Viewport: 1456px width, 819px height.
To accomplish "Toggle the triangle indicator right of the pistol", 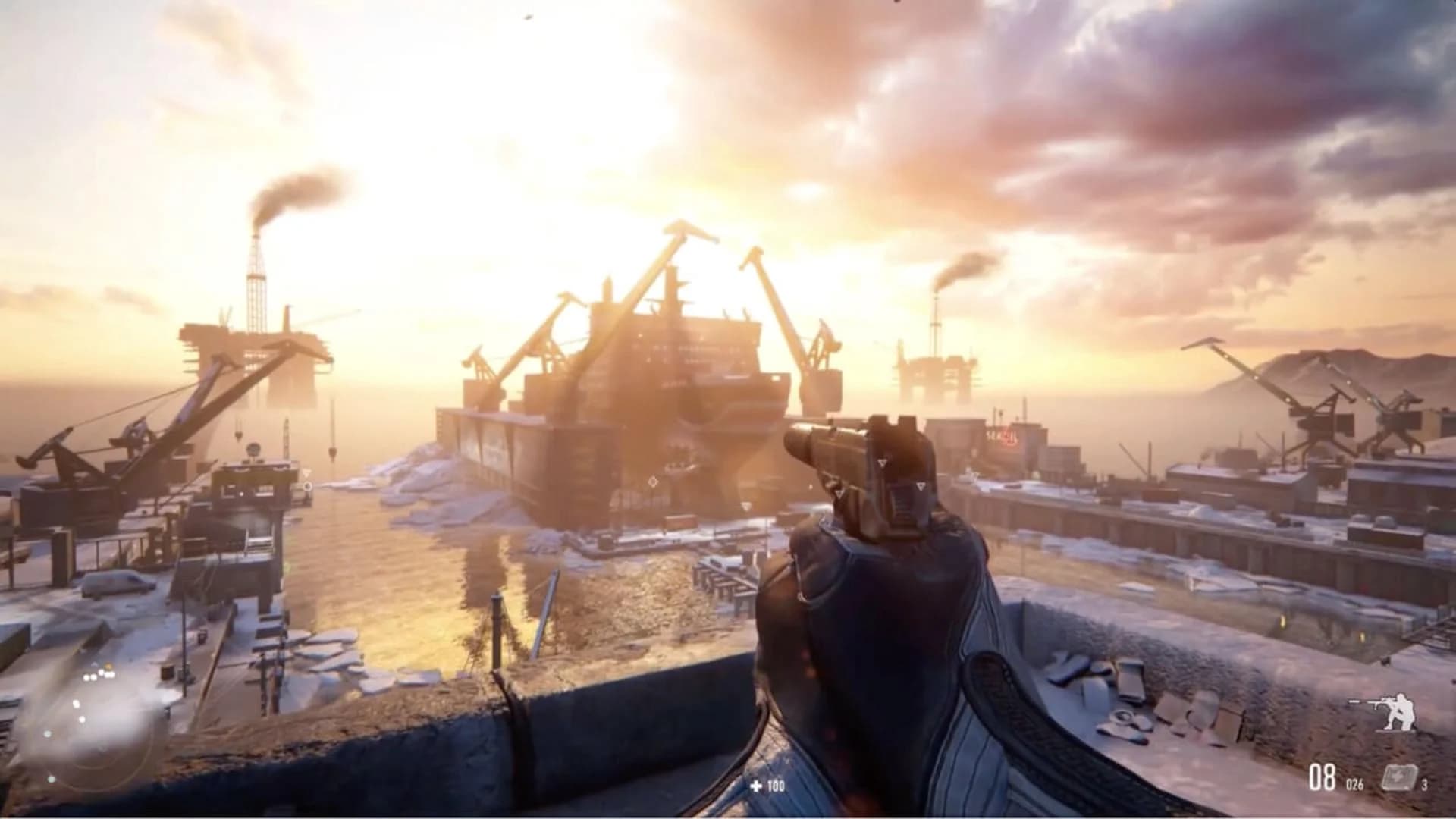I will coord(921,484).
